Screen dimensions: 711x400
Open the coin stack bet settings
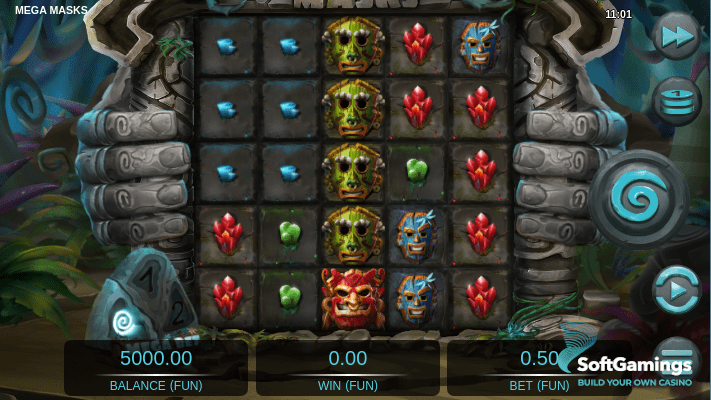point(676,100)
